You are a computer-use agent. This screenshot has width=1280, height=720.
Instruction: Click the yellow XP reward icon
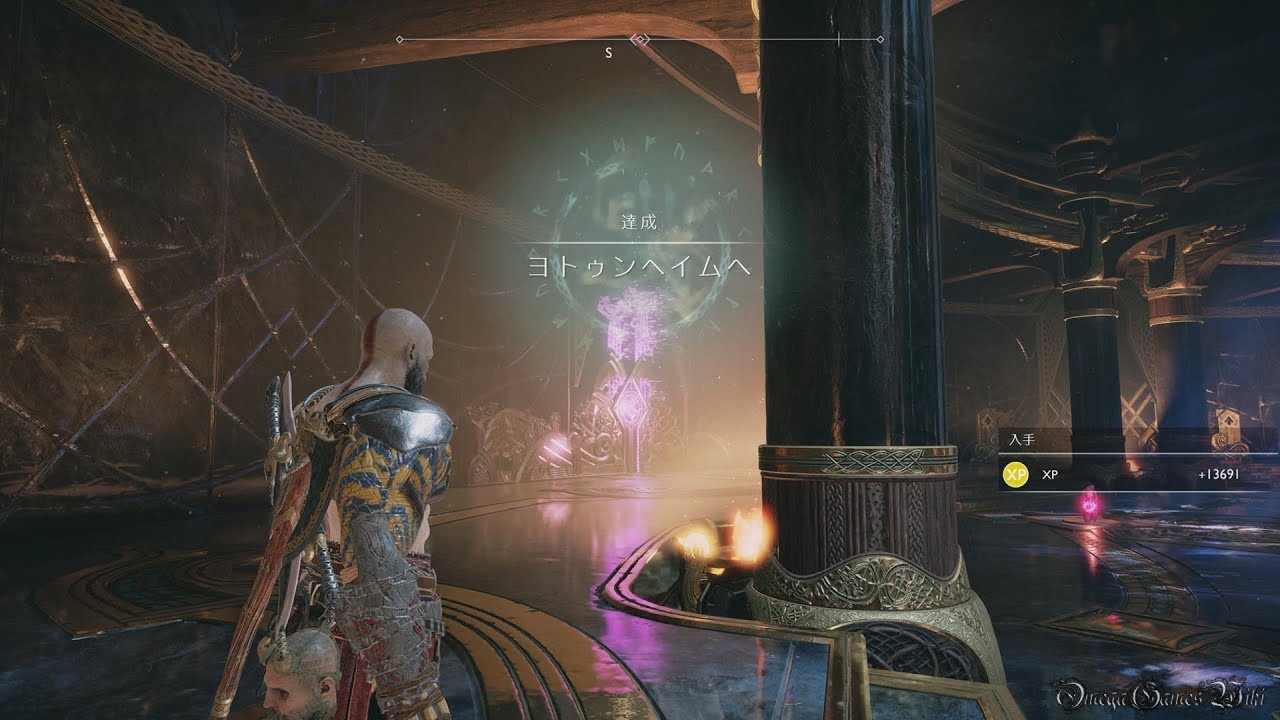[1015, 475]
